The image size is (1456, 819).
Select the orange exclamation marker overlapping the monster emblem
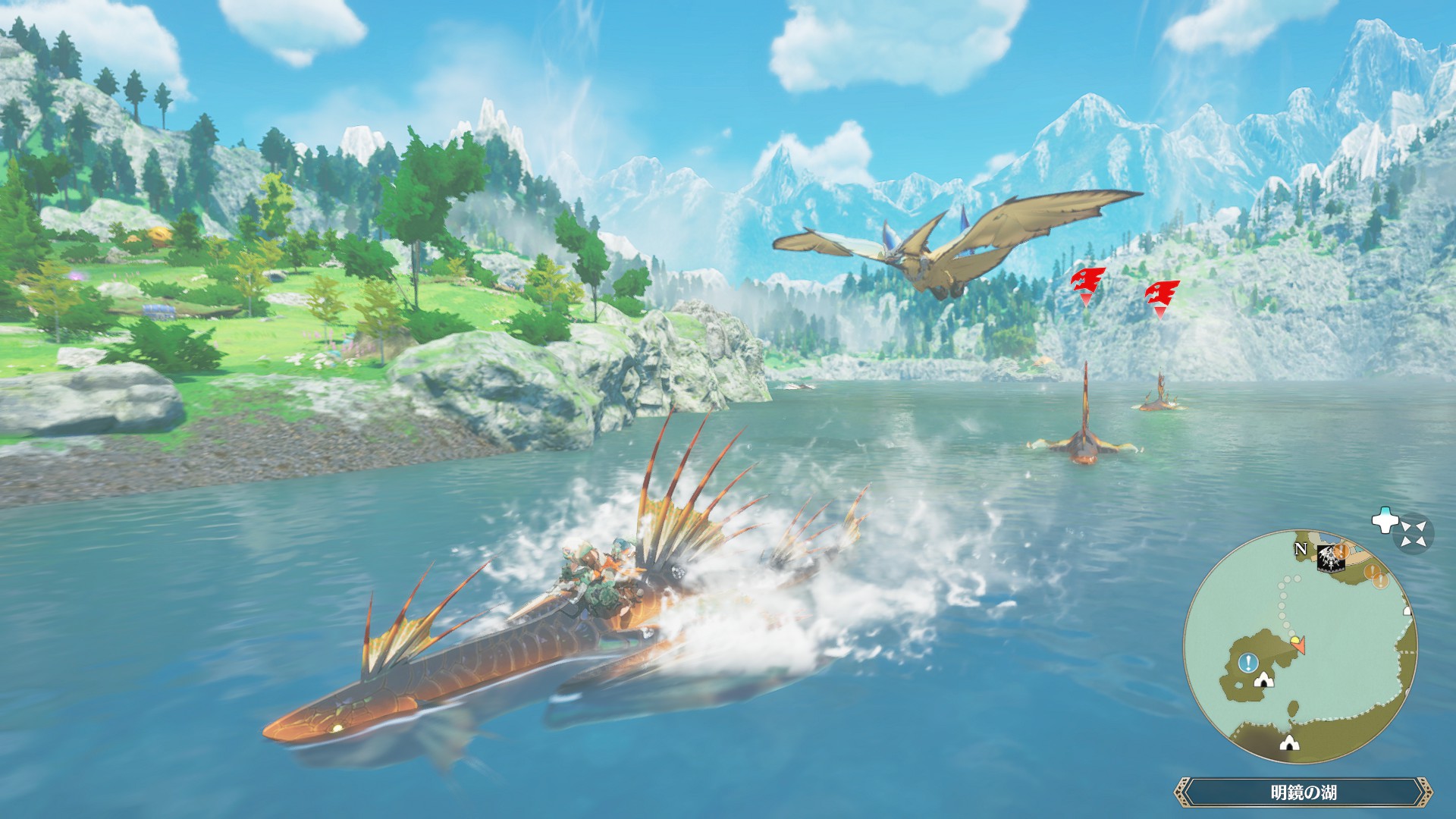[1341, 551]
